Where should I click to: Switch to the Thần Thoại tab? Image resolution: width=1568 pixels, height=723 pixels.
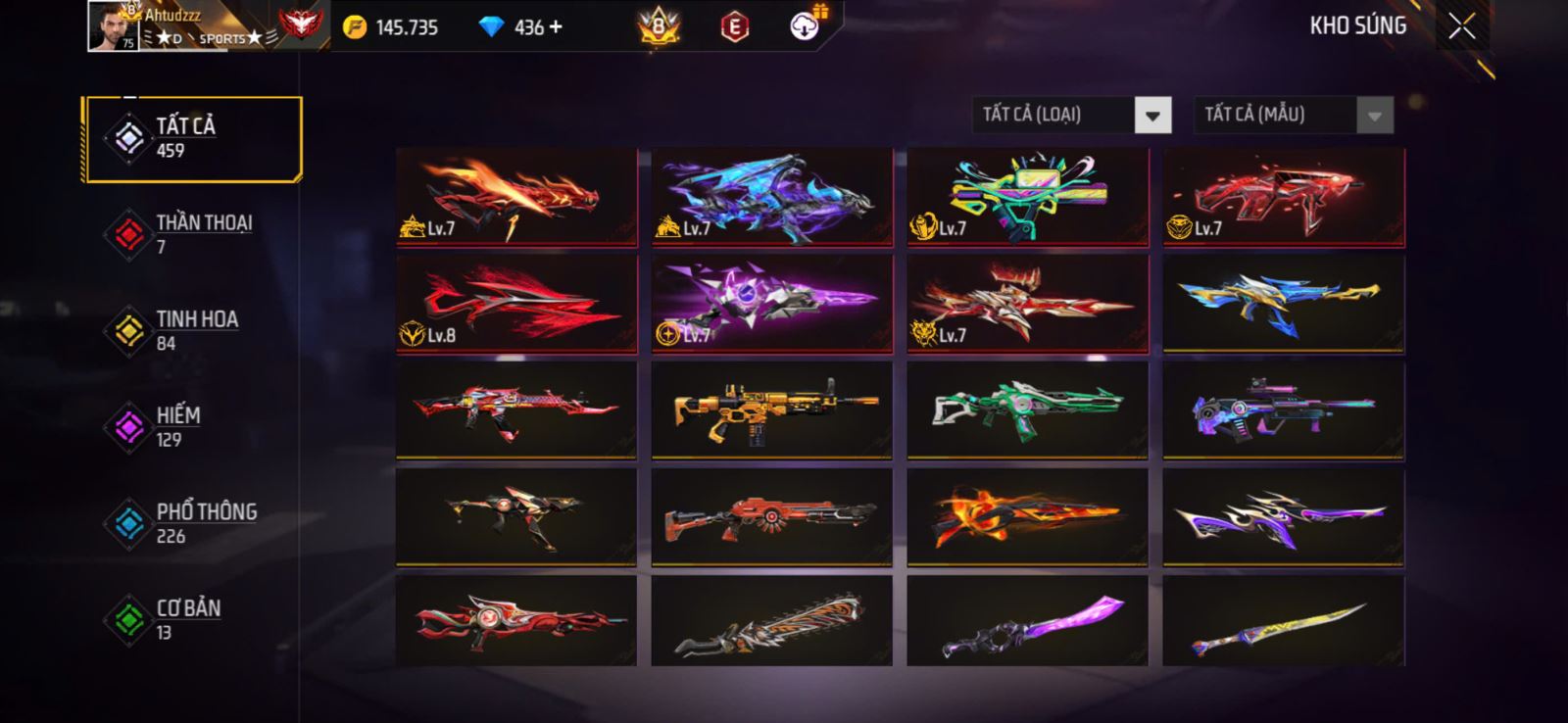point(192,234)
